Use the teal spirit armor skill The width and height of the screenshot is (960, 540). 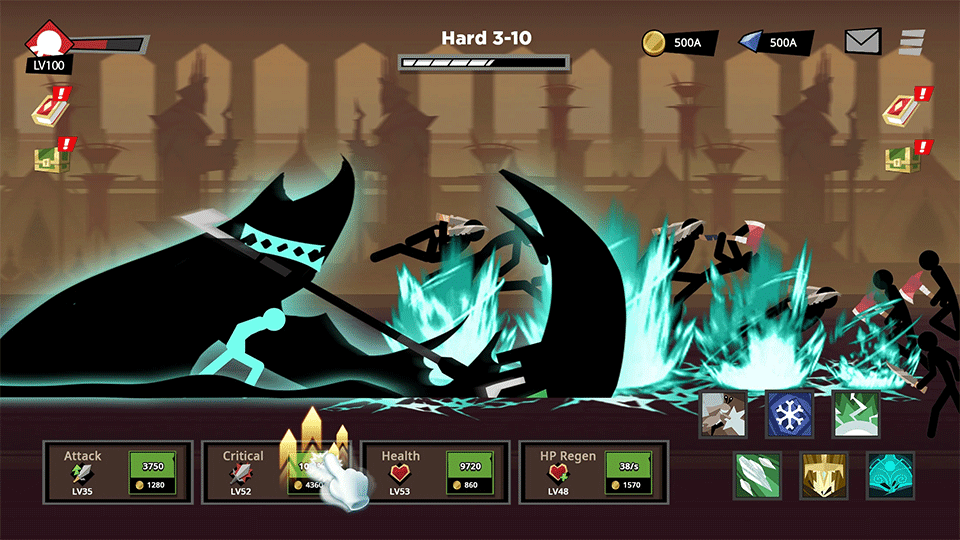889,475
